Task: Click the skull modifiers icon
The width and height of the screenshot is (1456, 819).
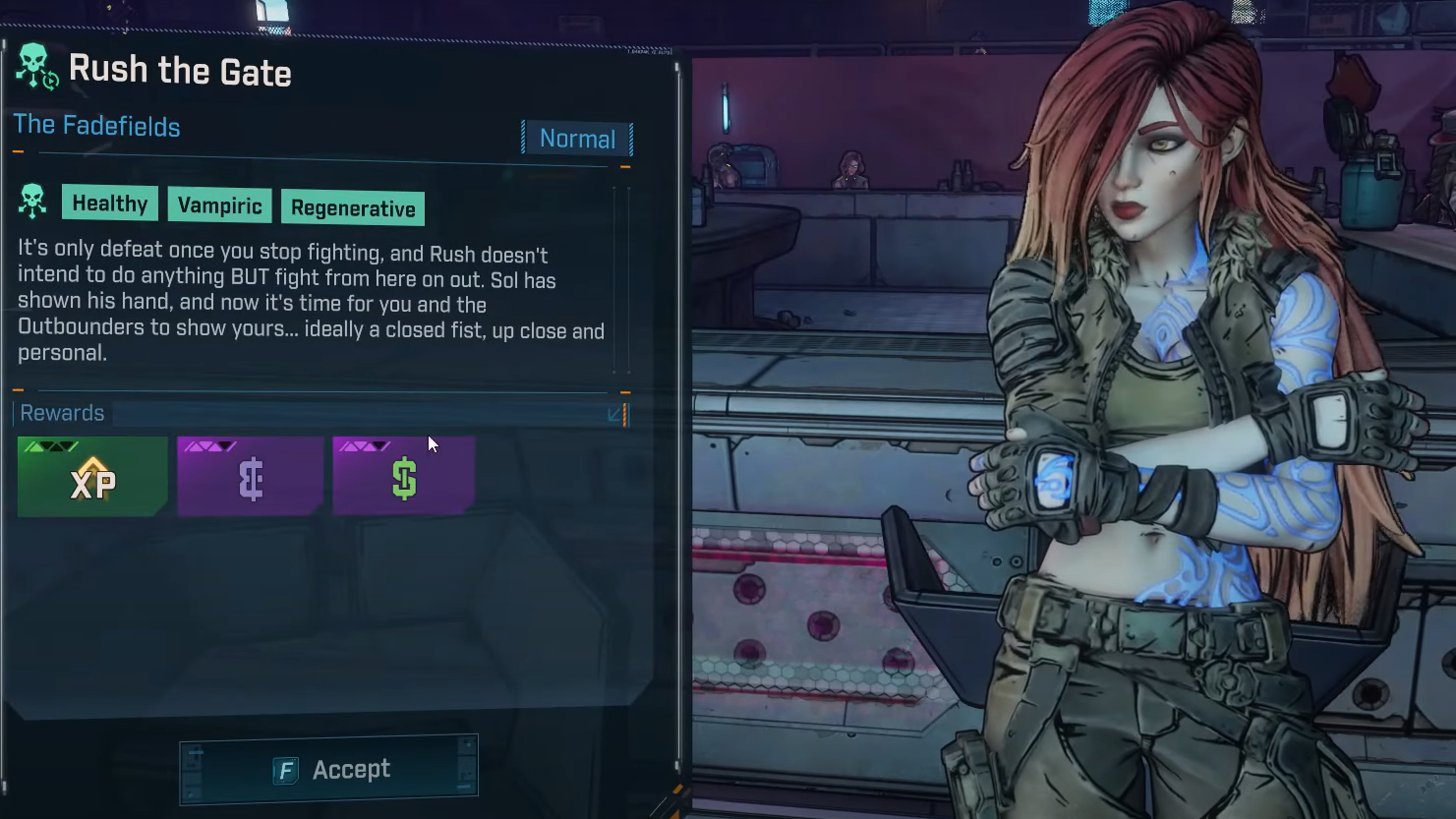Action: click(32, 202)
